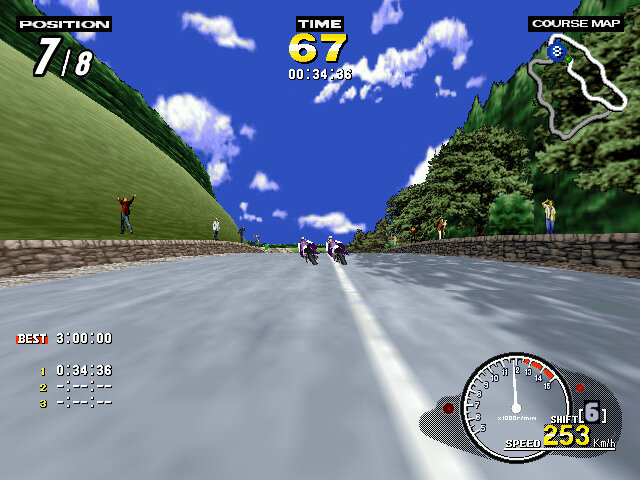
Task: Click the tachometer gauge dial
Action: pyautogui.click(x=514, y=398)
